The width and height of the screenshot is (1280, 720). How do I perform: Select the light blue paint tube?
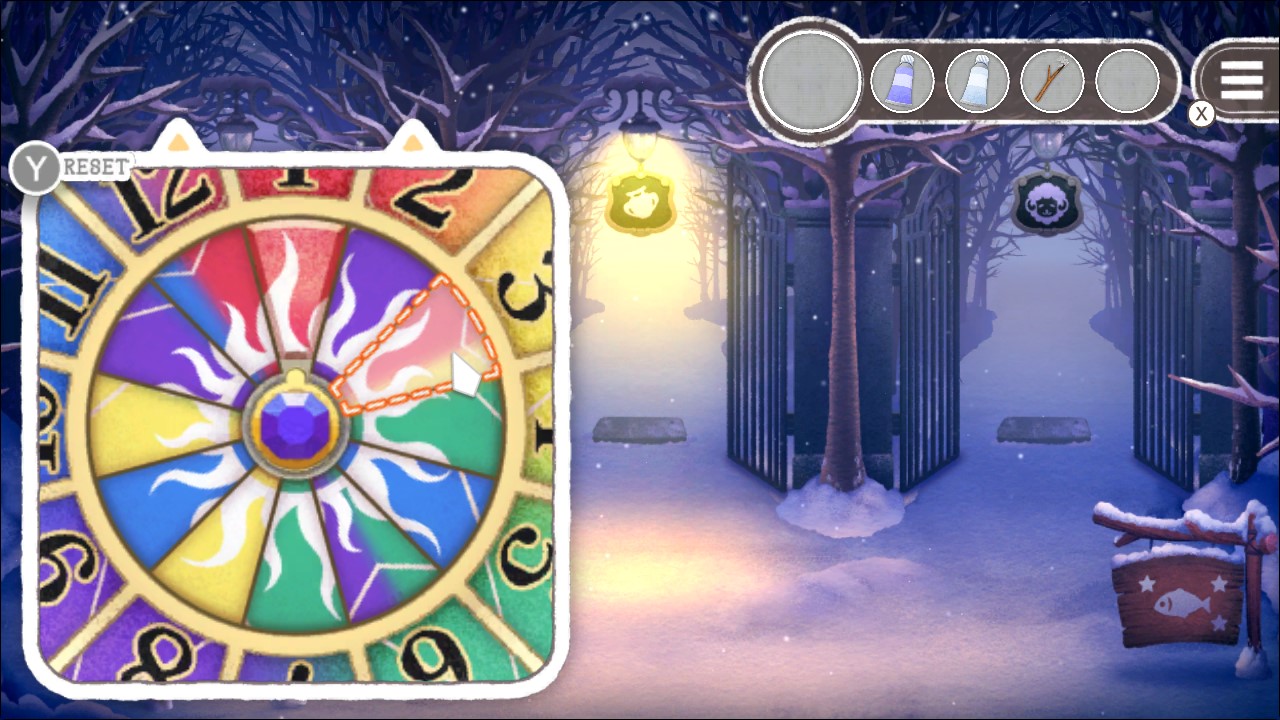978,81
